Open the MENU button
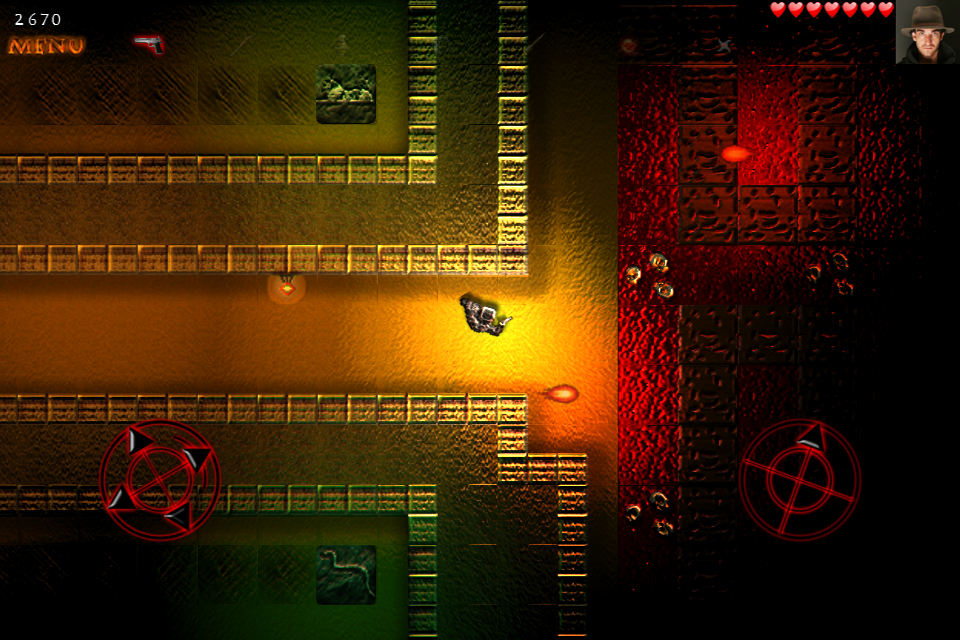960x640 pixels. [46, 46]
